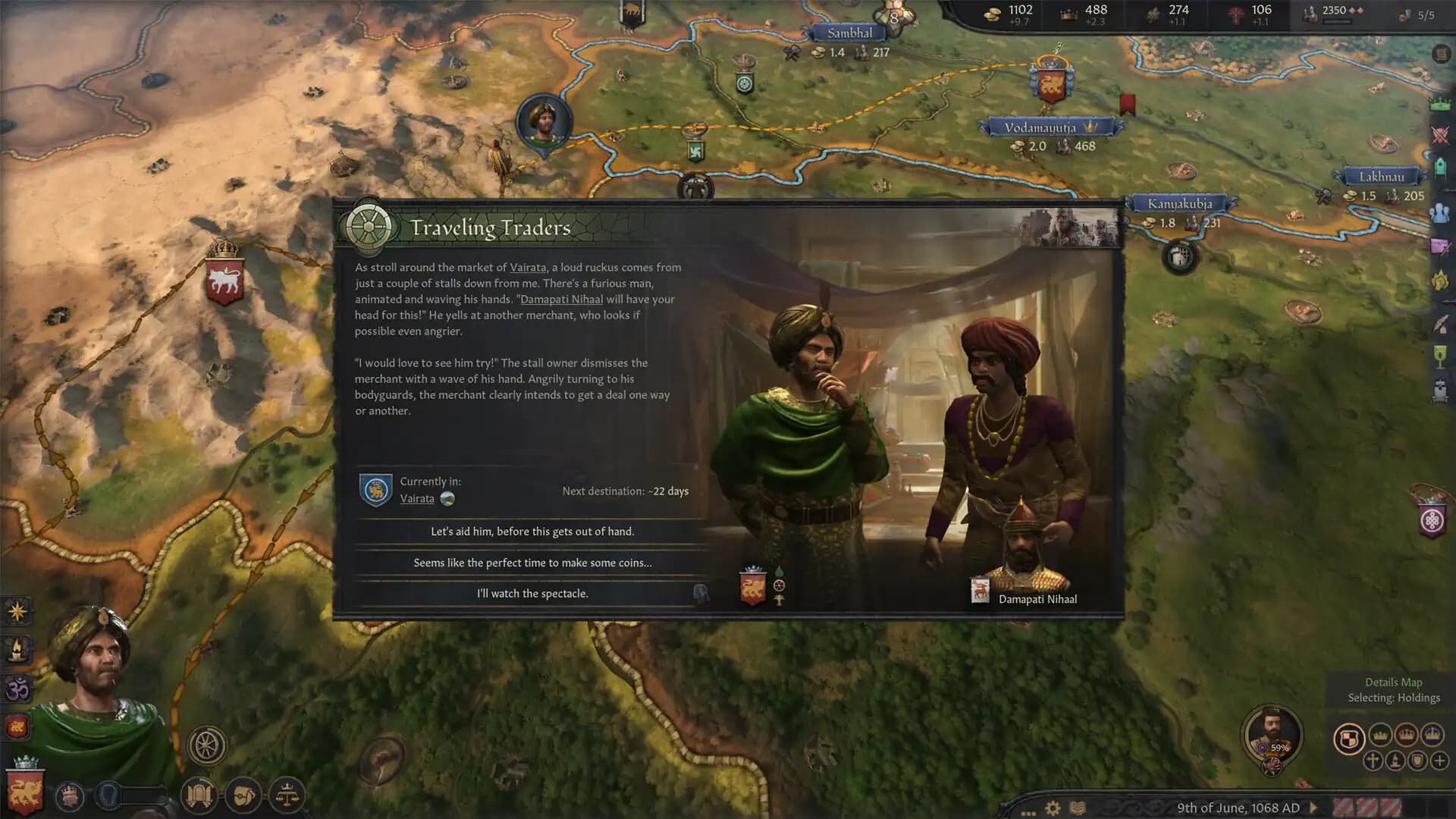Viewport: 1456px width, 819px height.
Task: Open the Vairata location link in event text
Action: (x=526, y=267)
